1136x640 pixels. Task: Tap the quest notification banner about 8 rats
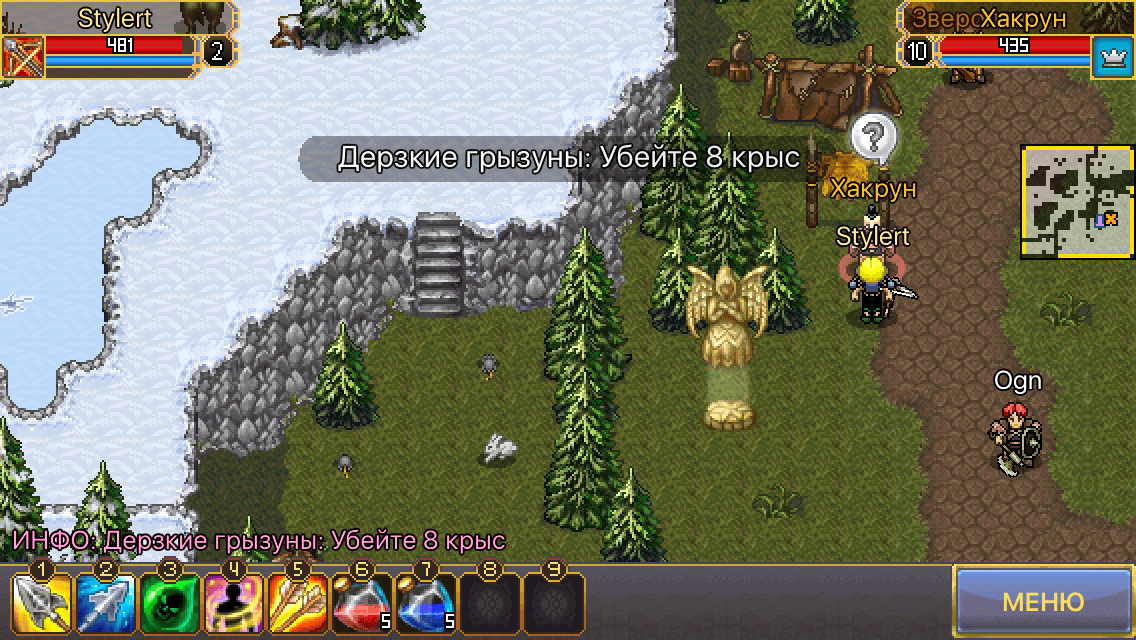[x=568, y=159]
